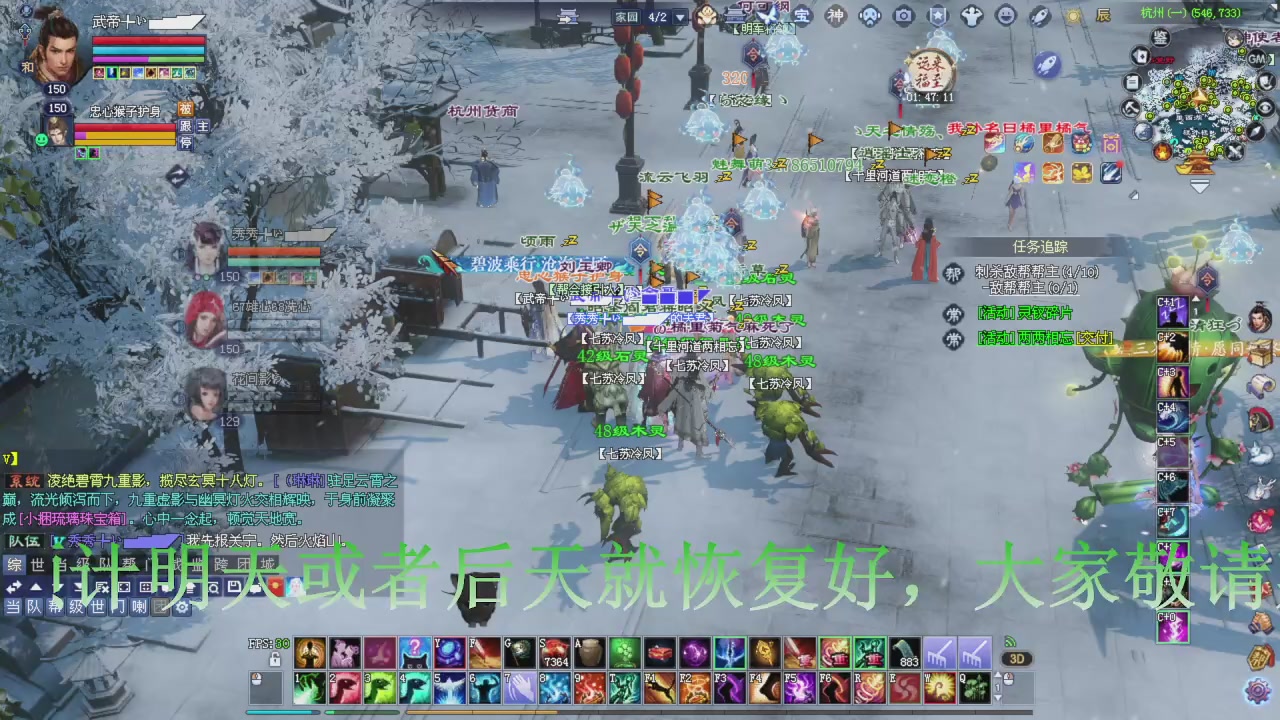Click the camera screenshot icon at top right
1280x720 pixels.
[903, 15]
